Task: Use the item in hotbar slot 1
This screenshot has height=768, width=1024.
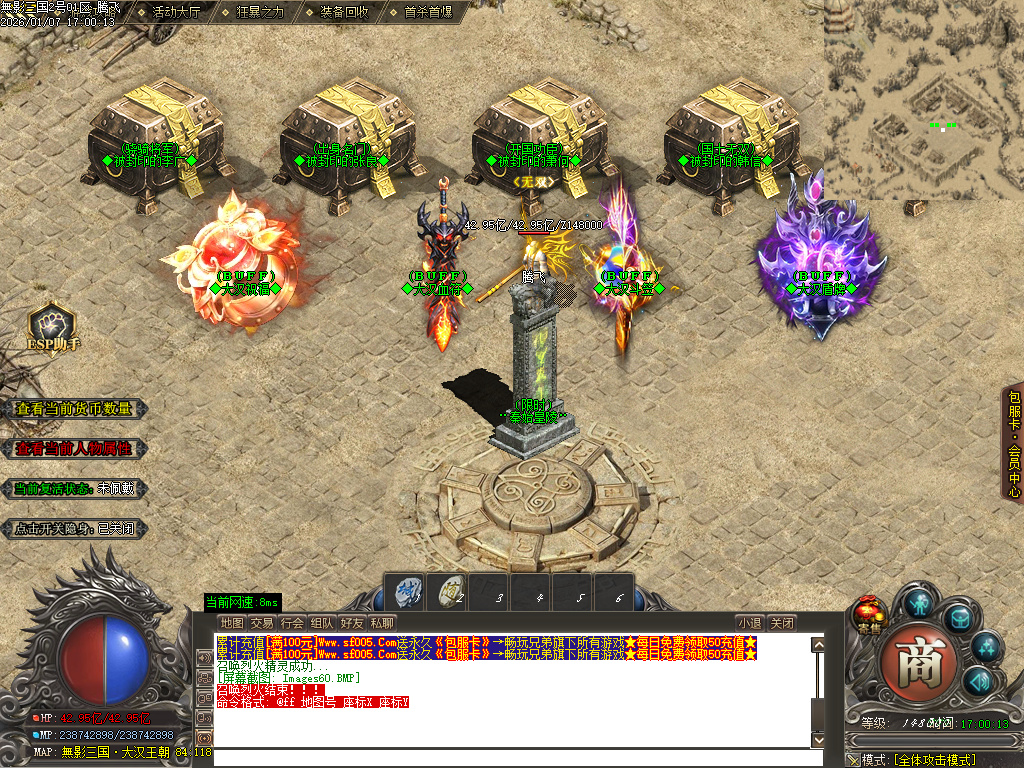Action: pos(407,591)
